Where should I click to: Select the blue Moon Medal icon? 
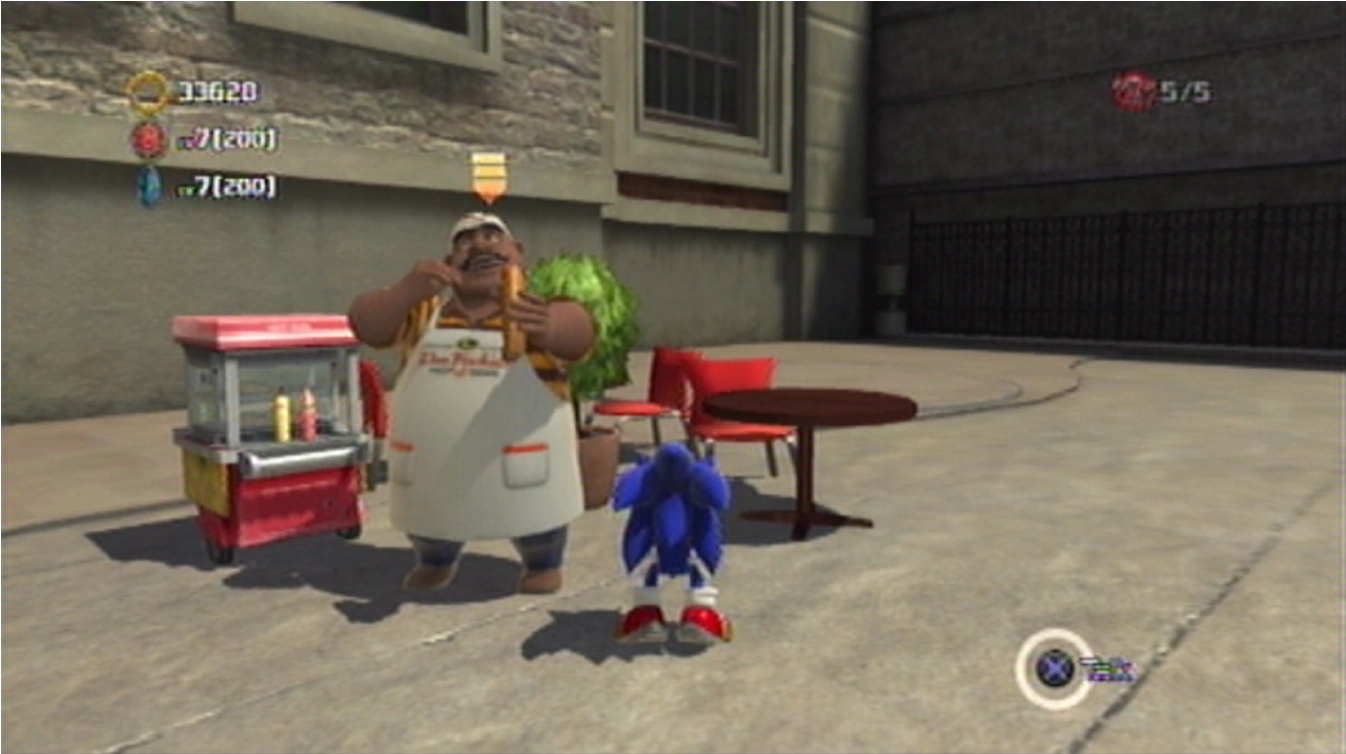(150, 186)
